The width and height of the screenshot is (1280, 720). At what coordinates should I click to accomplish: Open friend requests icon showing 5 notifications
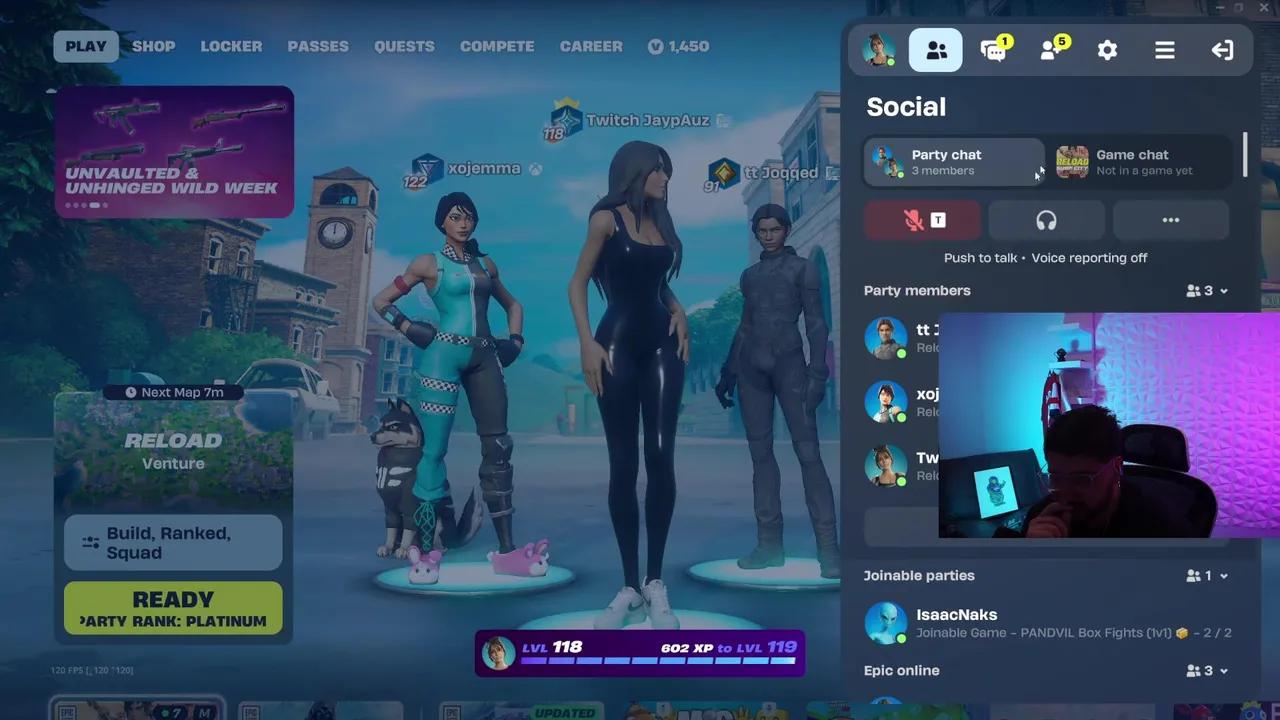coord(1050,50)
